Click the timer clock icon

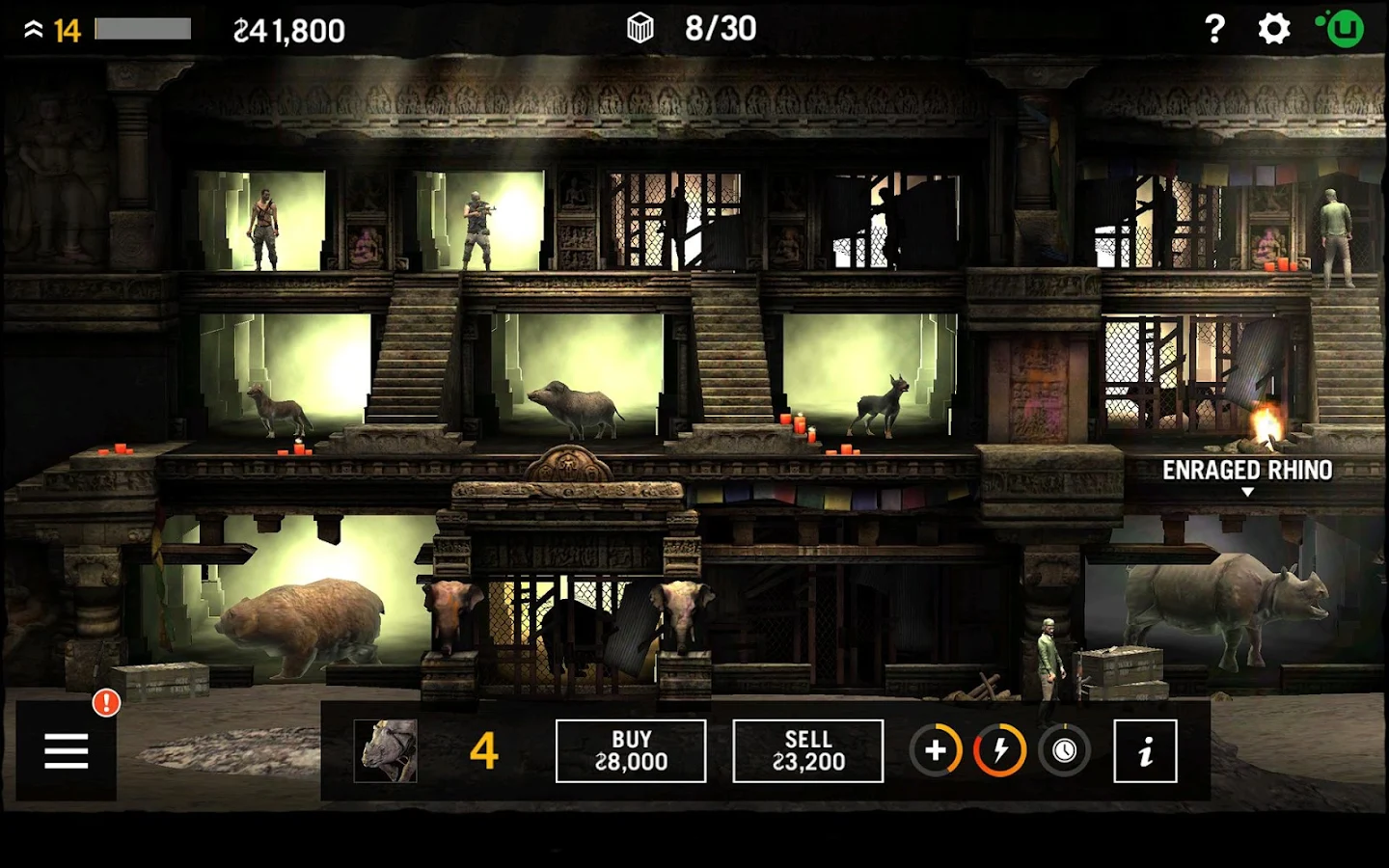pos(1064,750)
